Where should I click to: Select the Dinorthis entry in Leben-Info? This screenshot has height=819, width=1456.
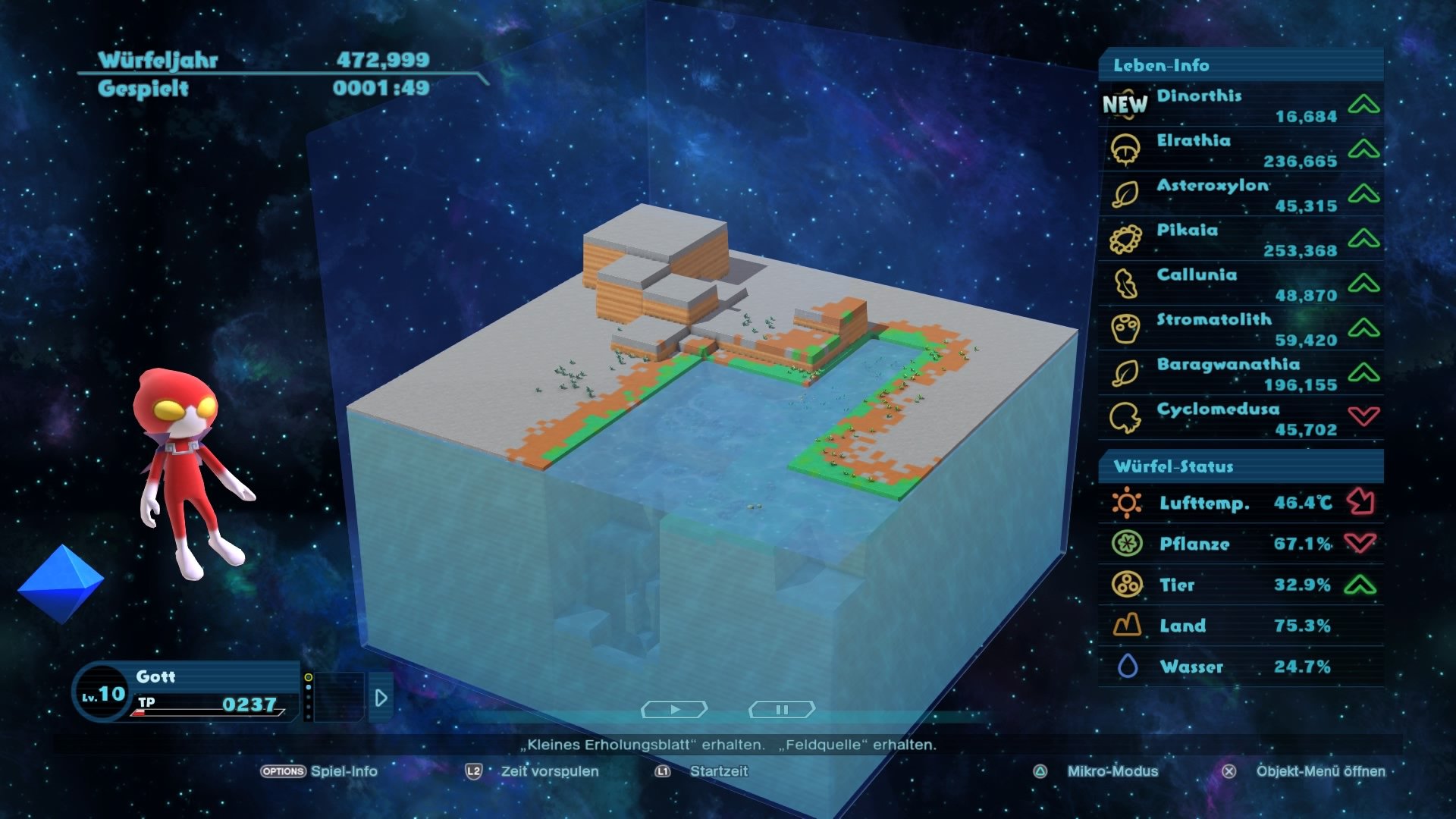tap(1241, 105)
